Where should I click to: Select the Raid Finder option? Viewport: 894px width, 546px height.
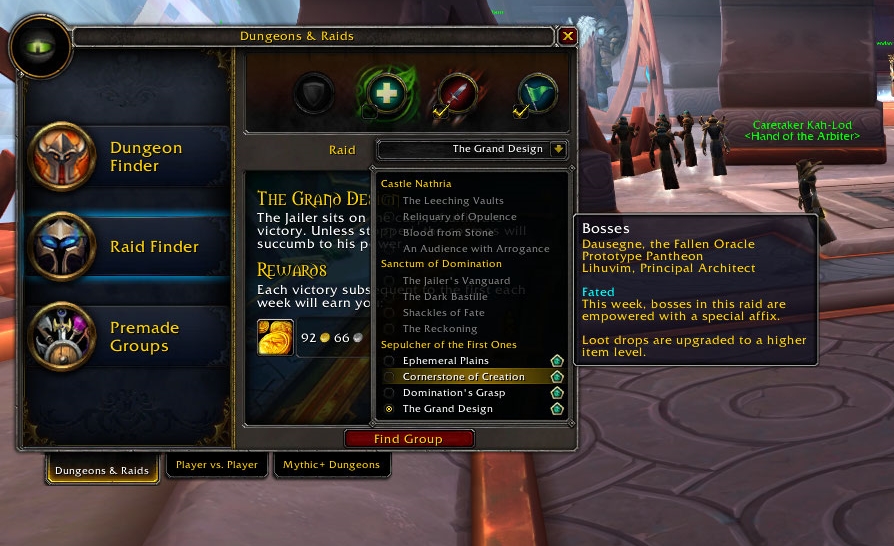(x=130, y=247)
